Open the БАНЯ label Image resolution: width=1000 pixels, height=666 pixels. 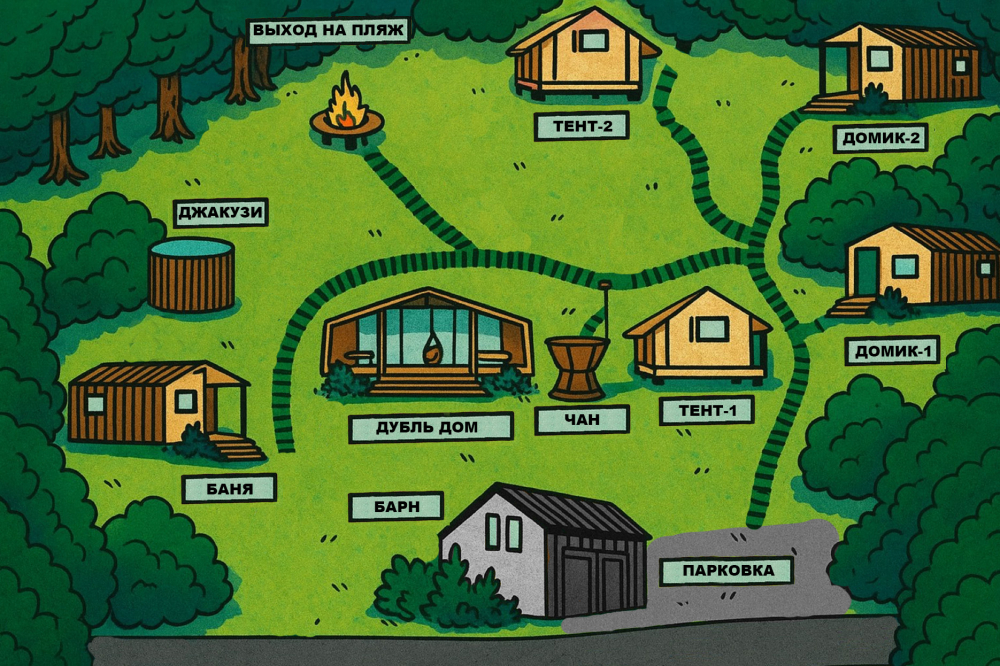(229, 488)
